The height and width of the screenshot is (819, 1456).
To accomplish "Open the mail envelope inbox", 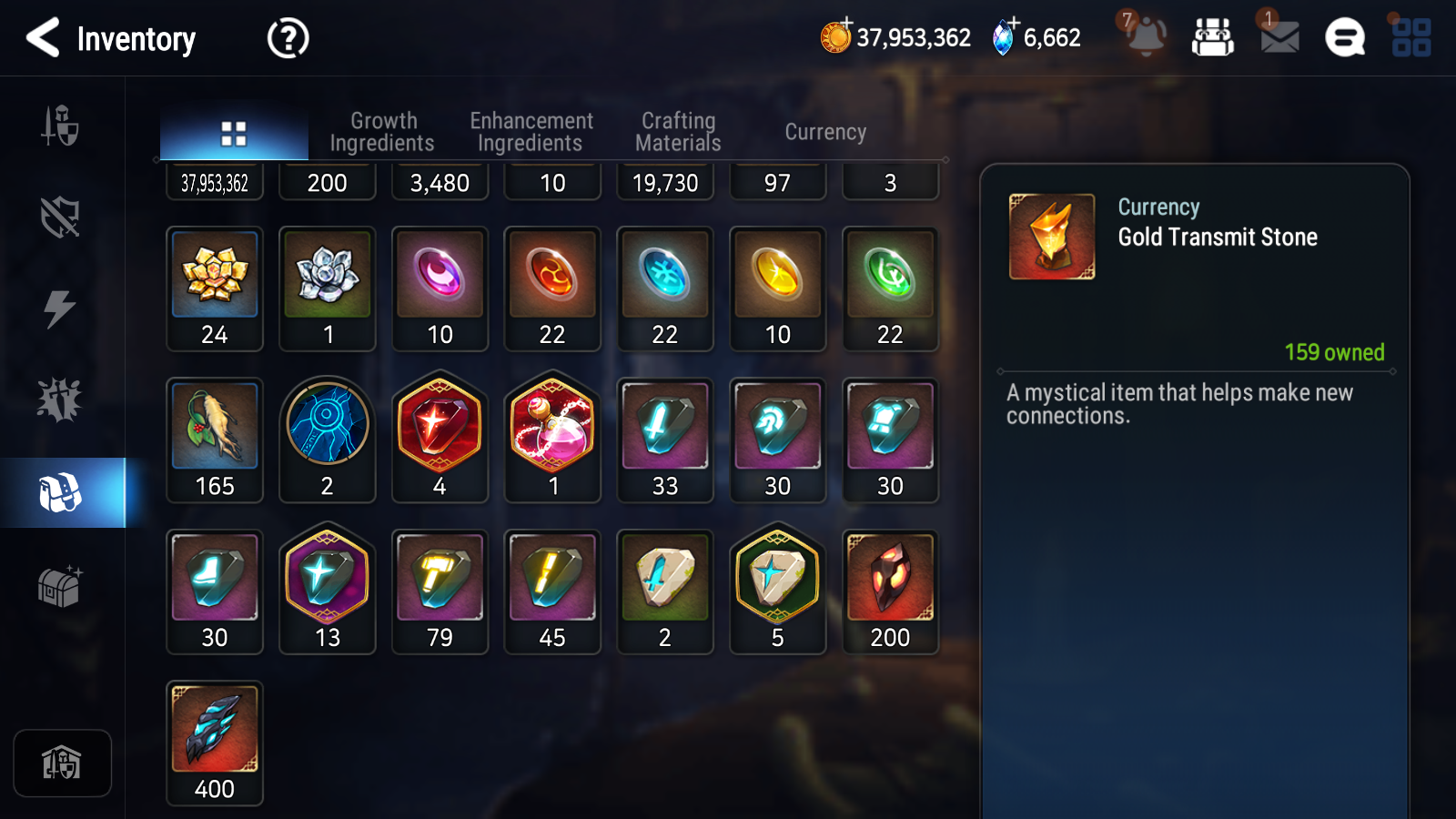I will (x=1279, y=37).
